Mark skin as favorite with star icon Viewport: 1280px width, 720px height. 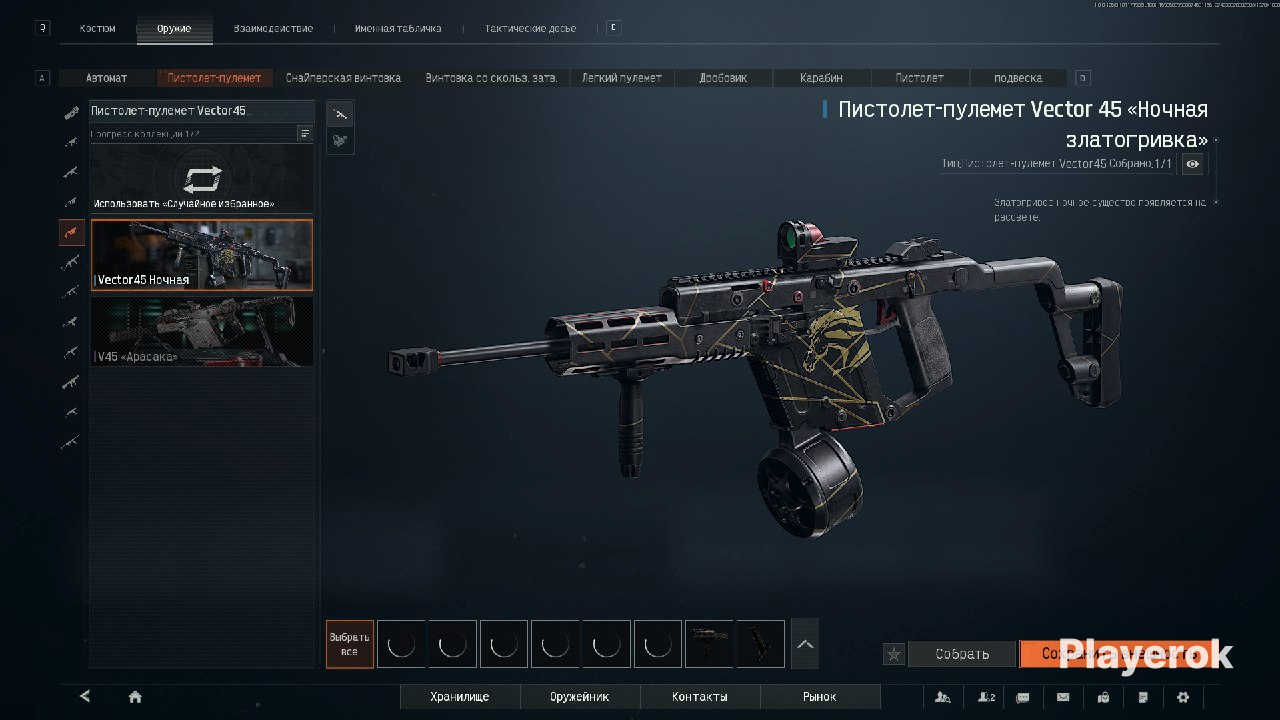coord(894,654)
